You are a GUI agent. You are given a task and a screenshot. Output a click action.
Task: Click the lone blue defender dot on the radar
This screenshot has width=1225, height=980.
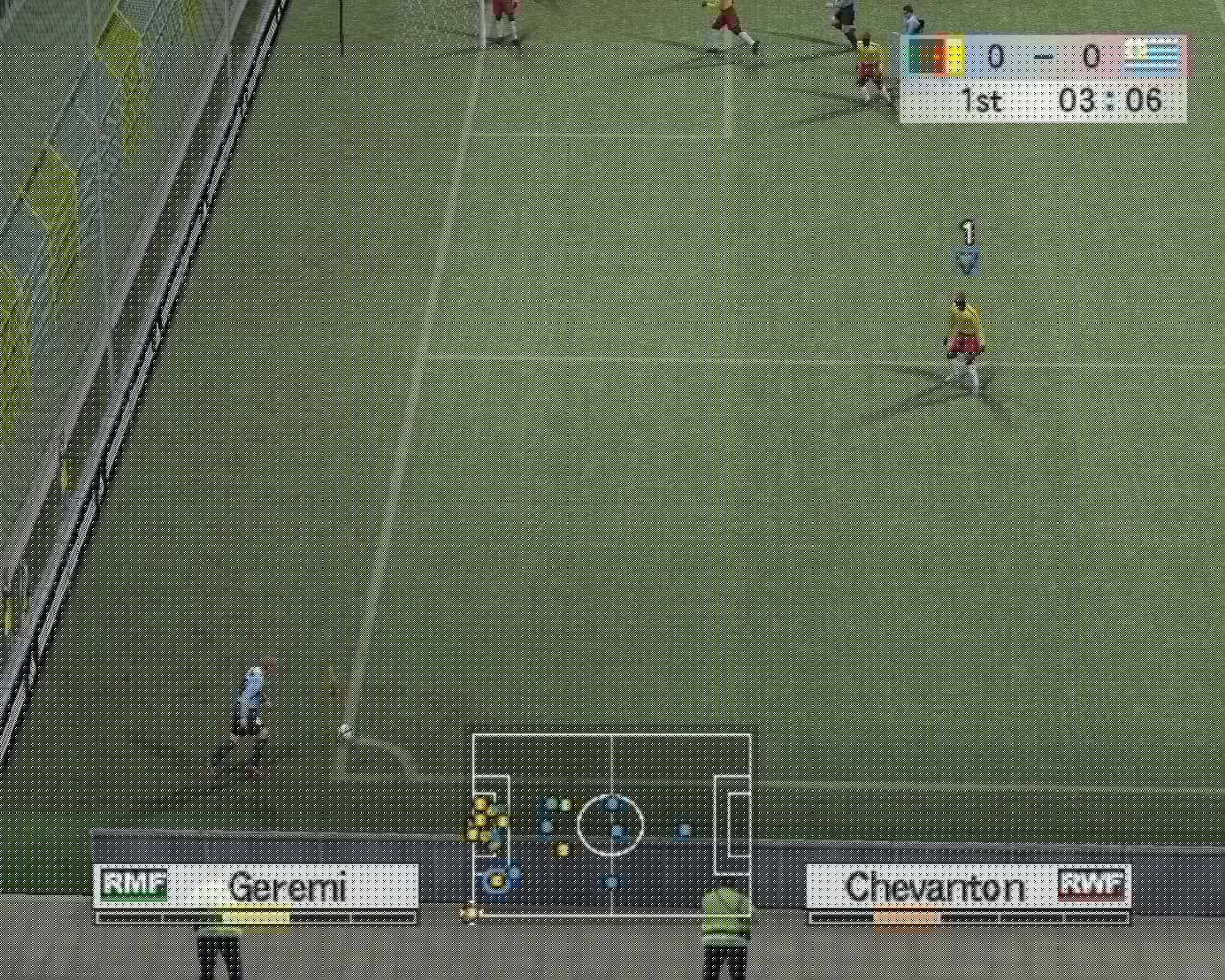[x=683, y=831]
